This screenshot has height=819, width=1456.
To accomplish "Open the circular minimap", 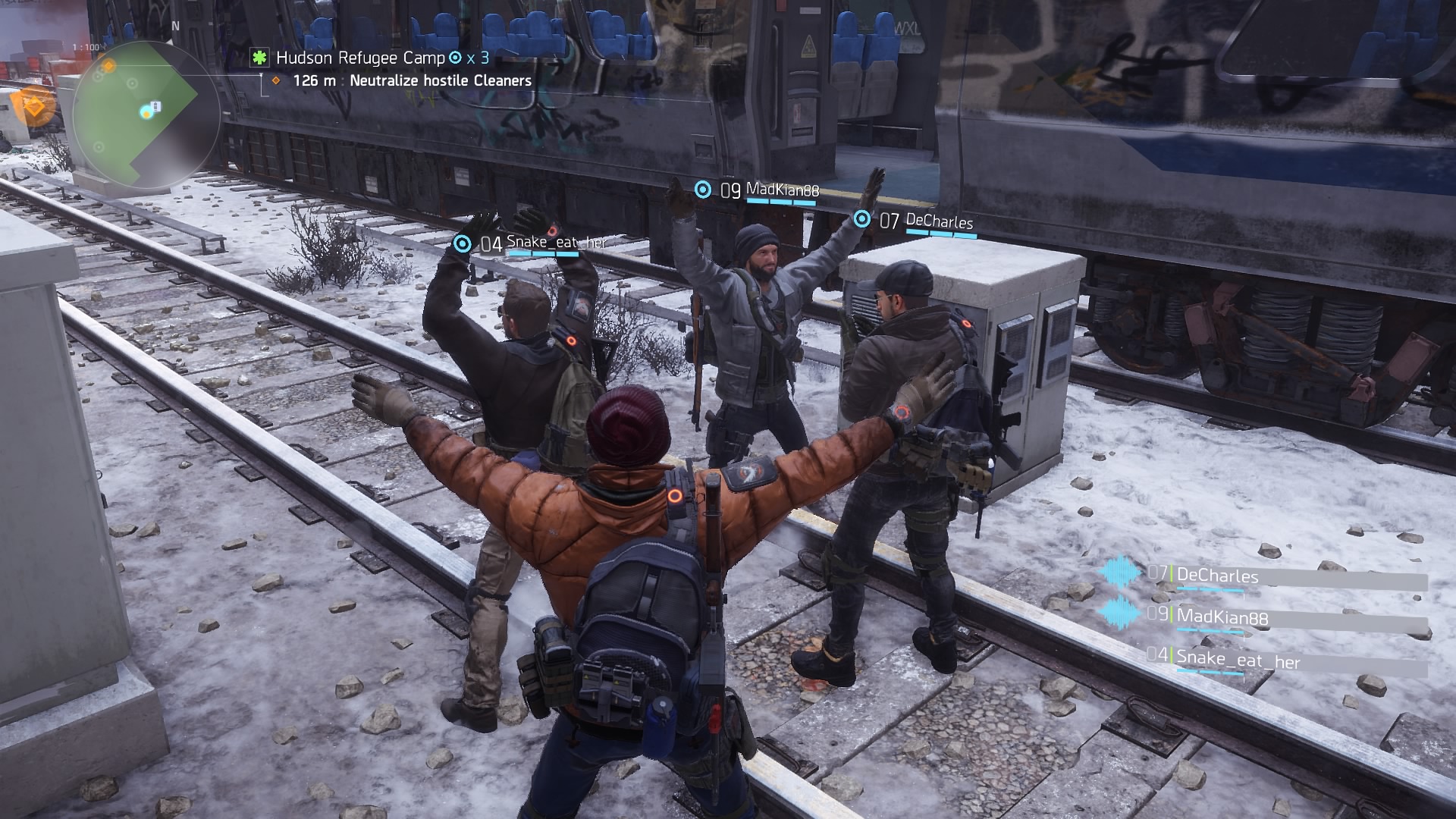I will (x=136, y=115).
